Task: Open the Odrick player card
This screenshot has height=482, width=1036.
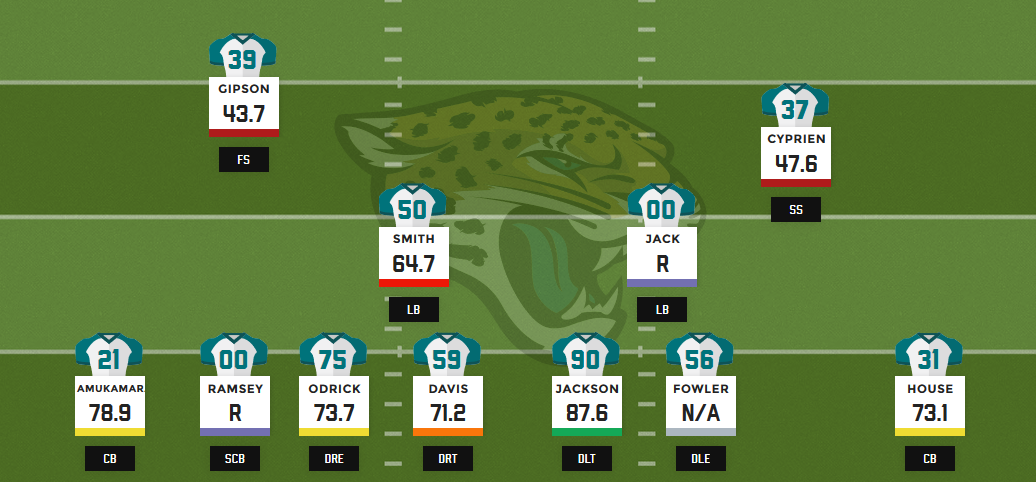Action: [334, 402]
